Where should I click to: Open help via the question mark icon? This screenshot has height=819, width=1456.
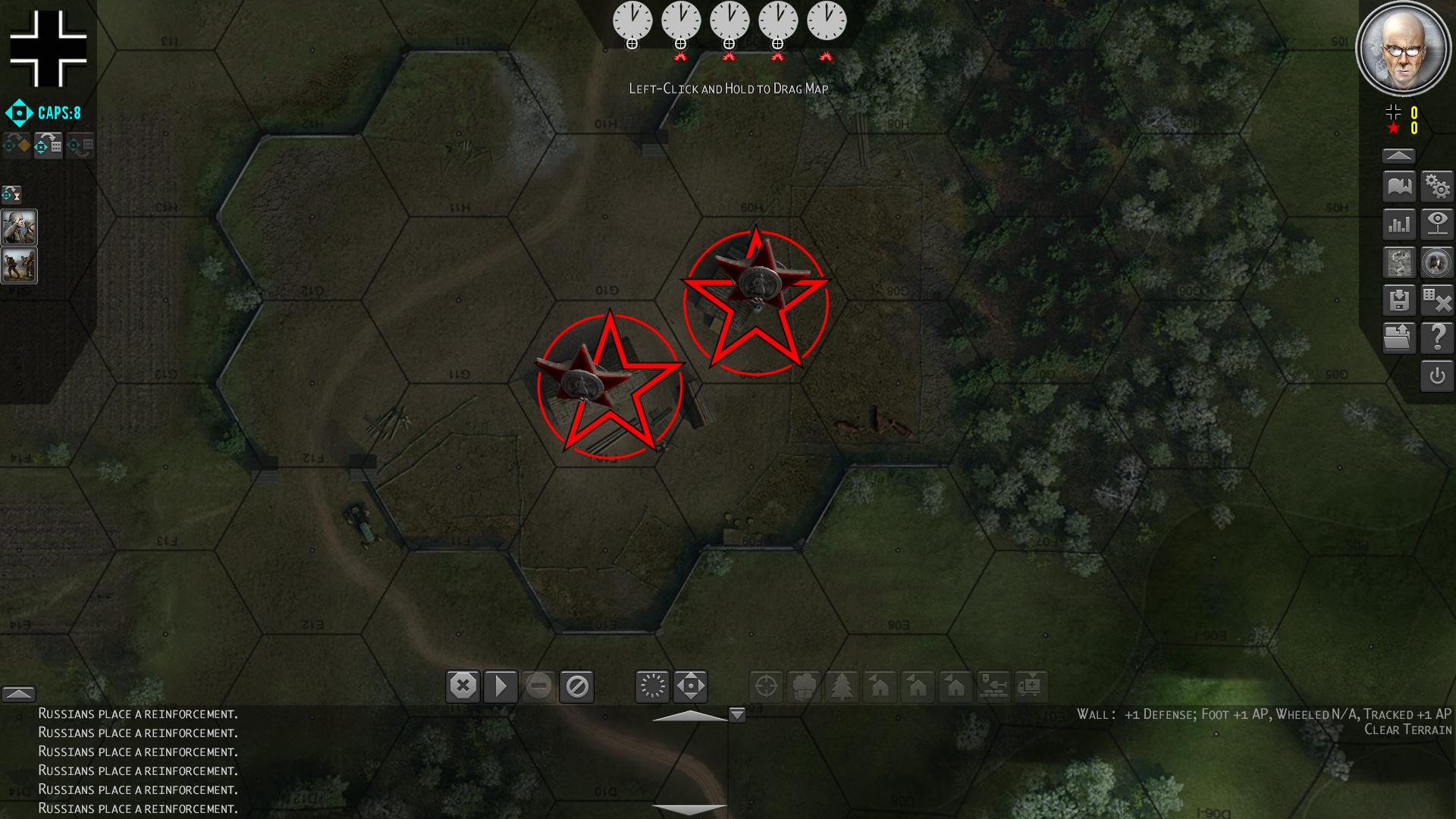tap(1439, 338)
